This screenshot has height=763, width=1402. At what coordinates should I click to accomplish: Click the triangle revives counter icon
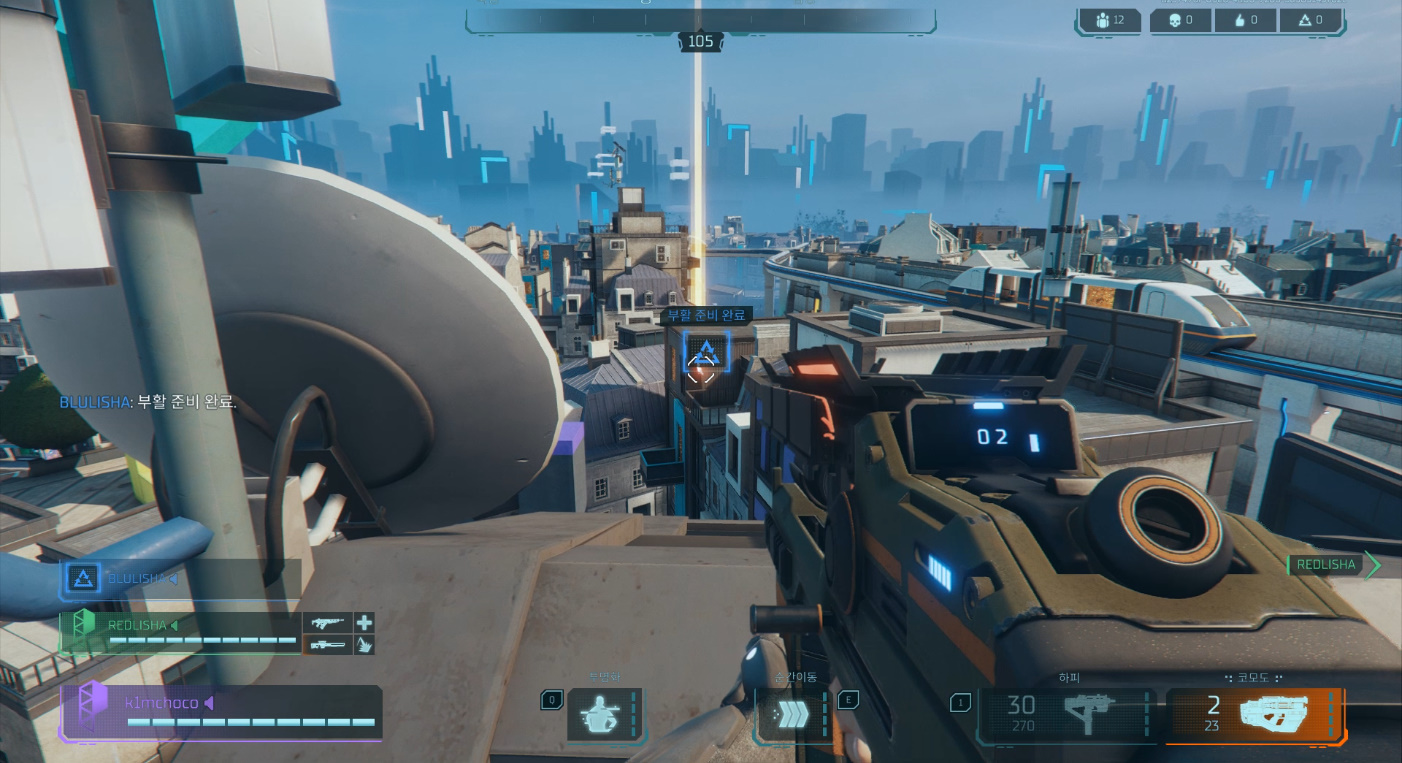tap(1302, 20)
